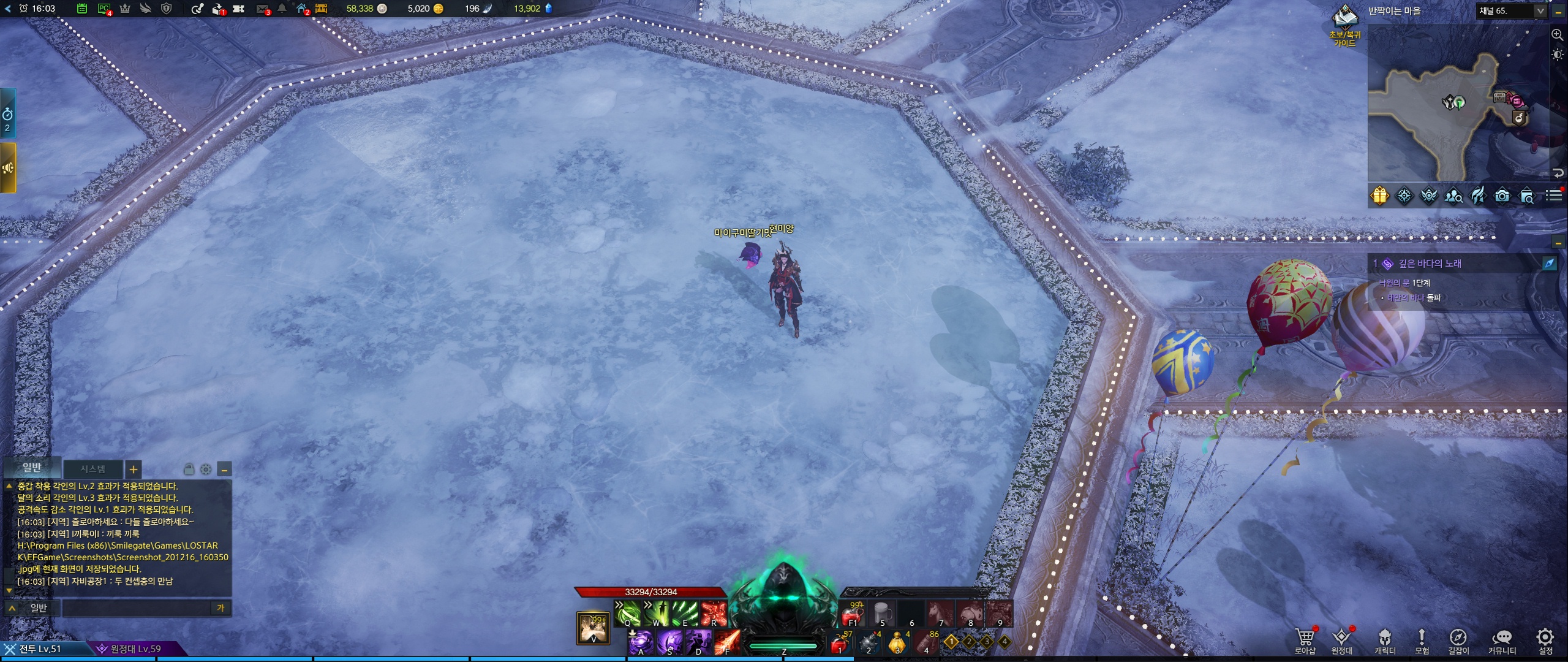Viewport: 1568px width, 662px height.
Task: Use the purple vortex A skill
Action: pos(641,642)
